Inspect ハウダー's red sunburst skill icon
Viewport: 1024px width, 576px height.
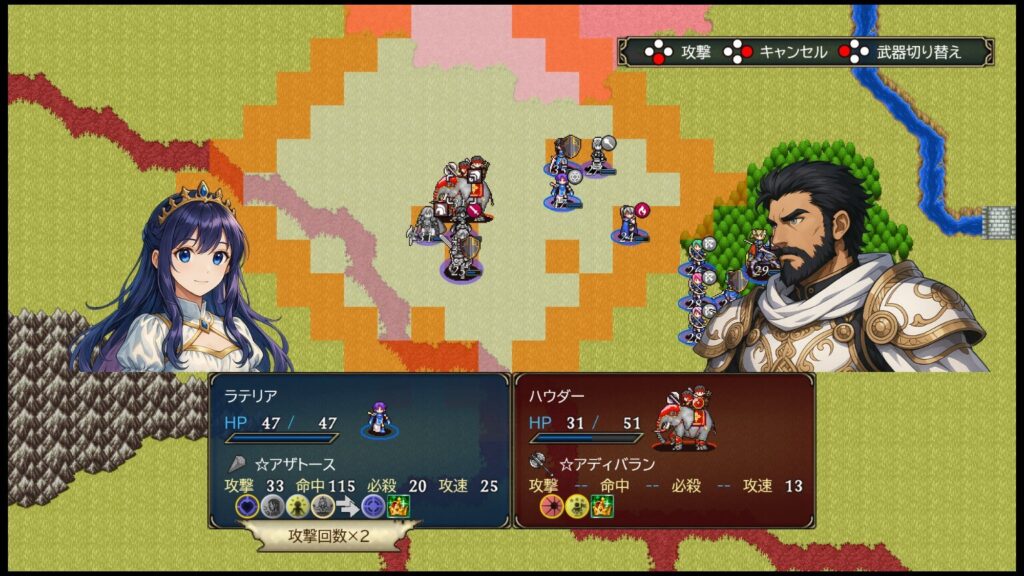click(551, 507)
